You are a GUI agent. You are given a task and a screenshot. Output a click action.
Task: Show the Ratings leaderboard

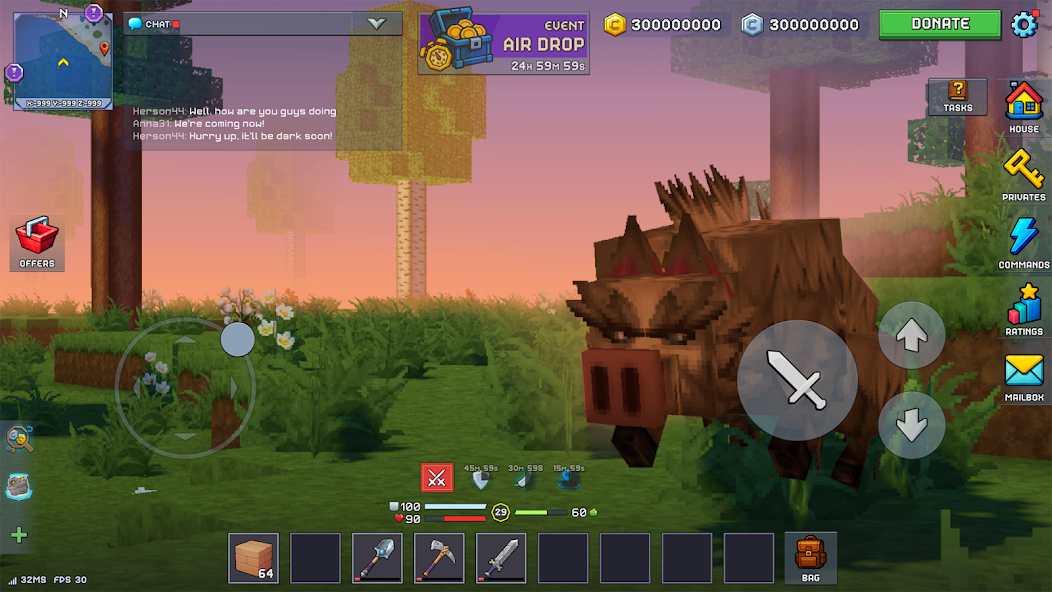tap(1023, 309)
